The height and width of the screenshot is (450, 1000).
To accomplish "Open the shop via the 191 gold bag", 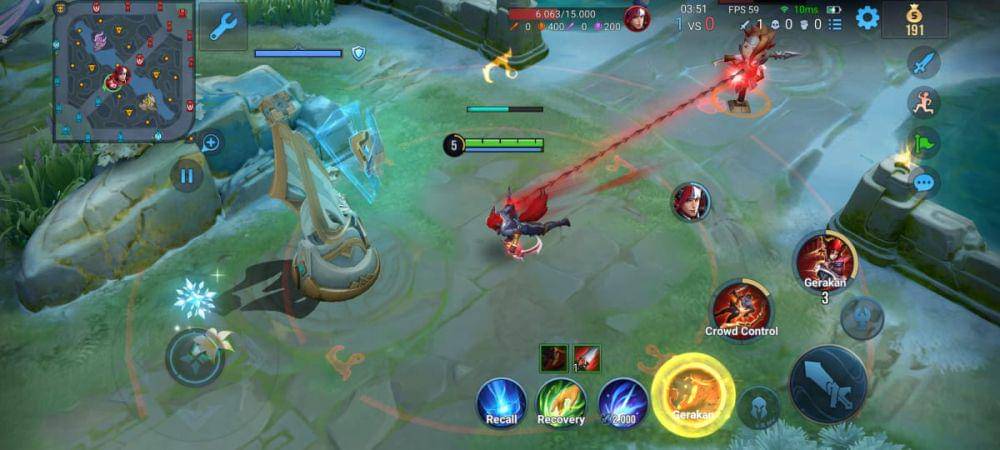I will 914,19.
